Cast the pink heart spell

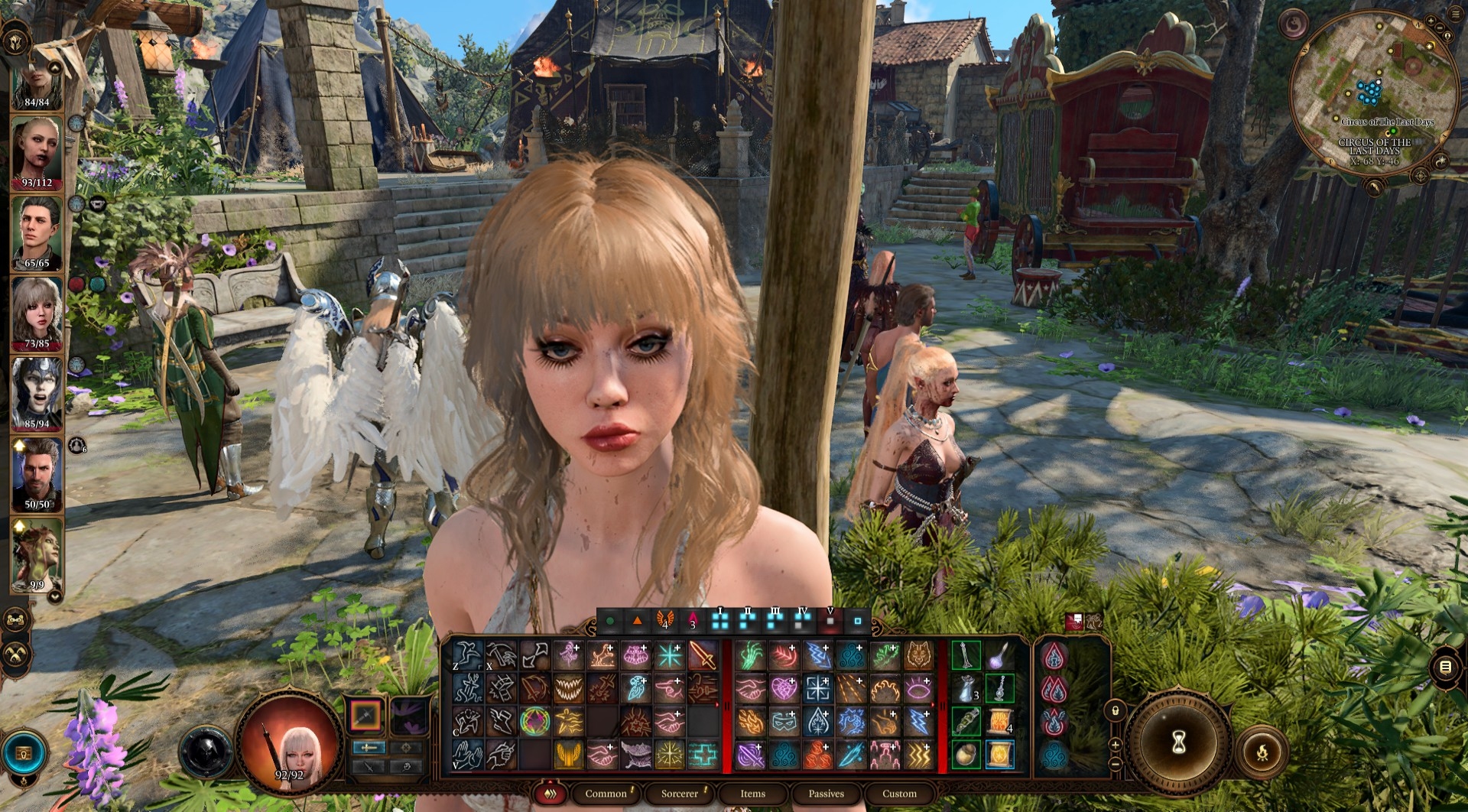pyautogui.click(x=784, y=689)
